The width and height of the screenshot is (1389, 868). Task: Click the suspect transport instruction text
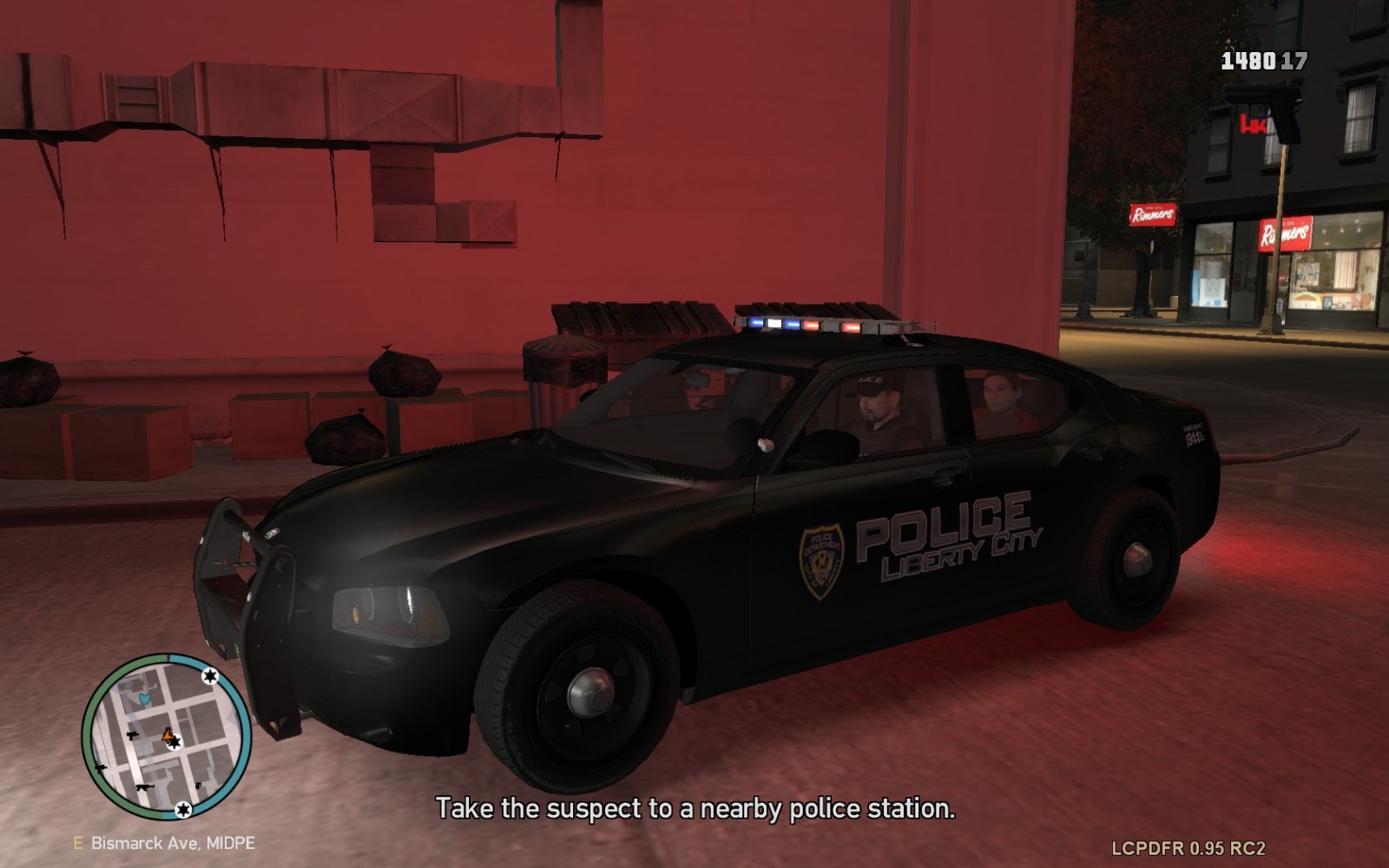point(694,810)
